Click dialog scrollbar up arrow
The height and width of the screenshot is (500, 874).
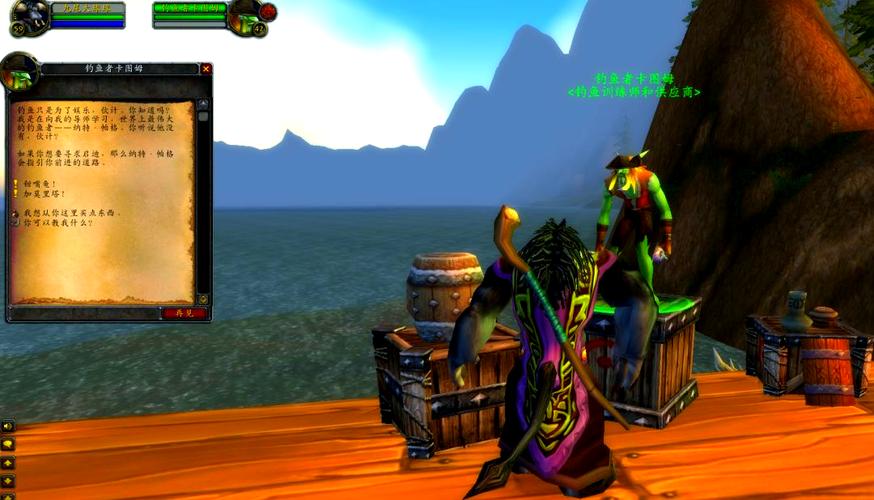pos(203,104)
